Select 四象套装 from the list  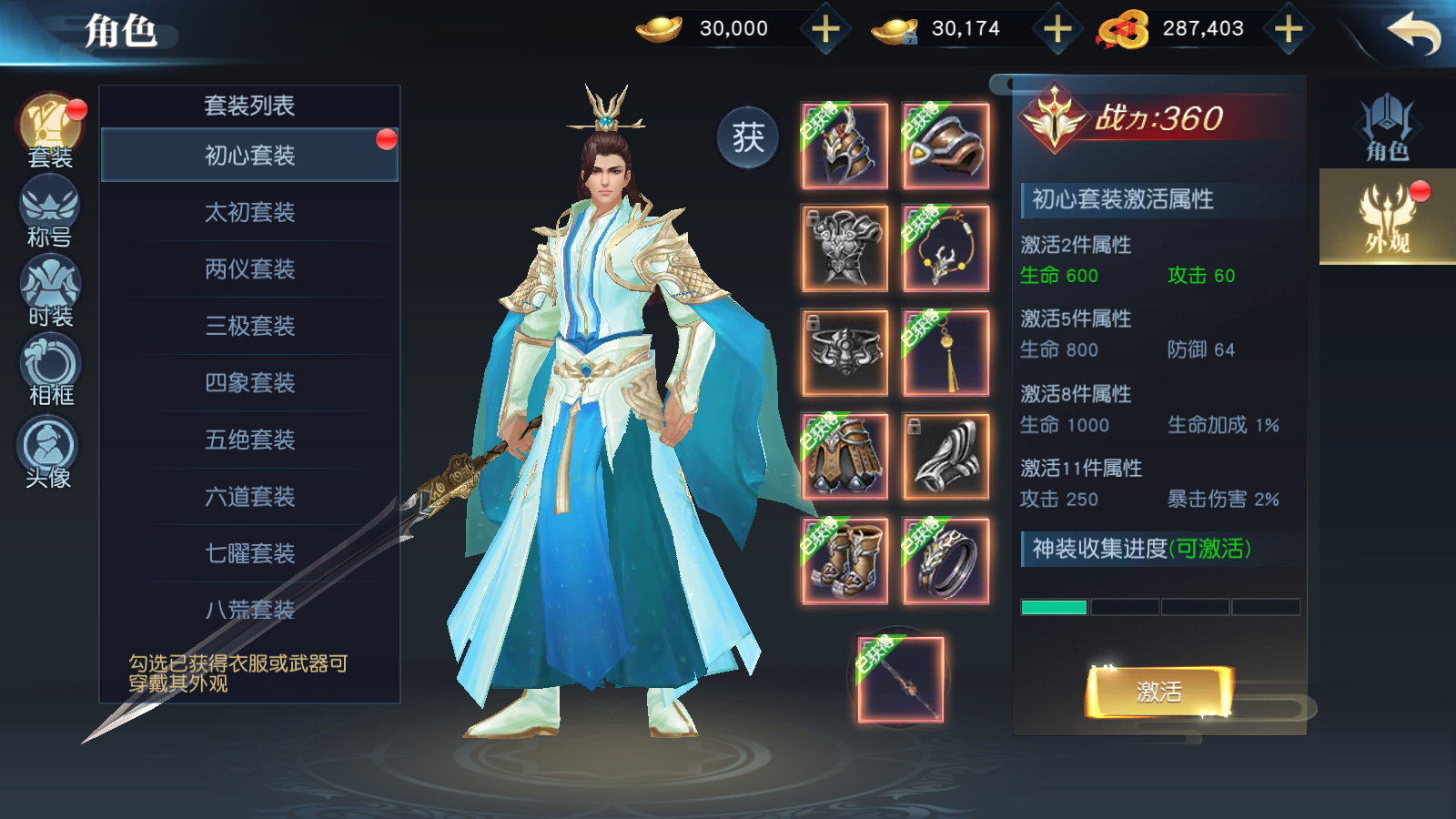249,383
